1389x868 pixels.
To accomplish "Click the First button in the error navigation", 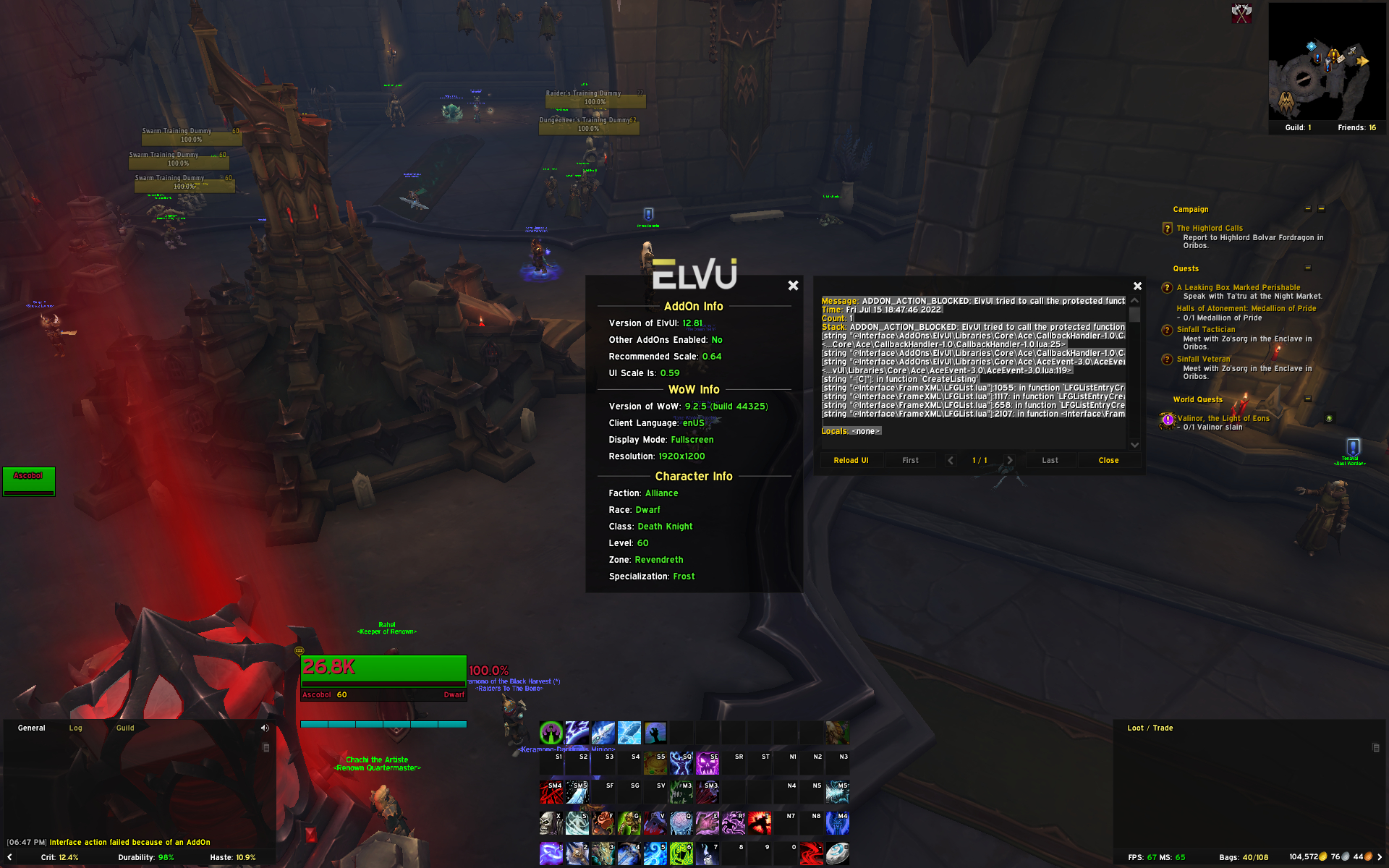I will click(911, 460).
